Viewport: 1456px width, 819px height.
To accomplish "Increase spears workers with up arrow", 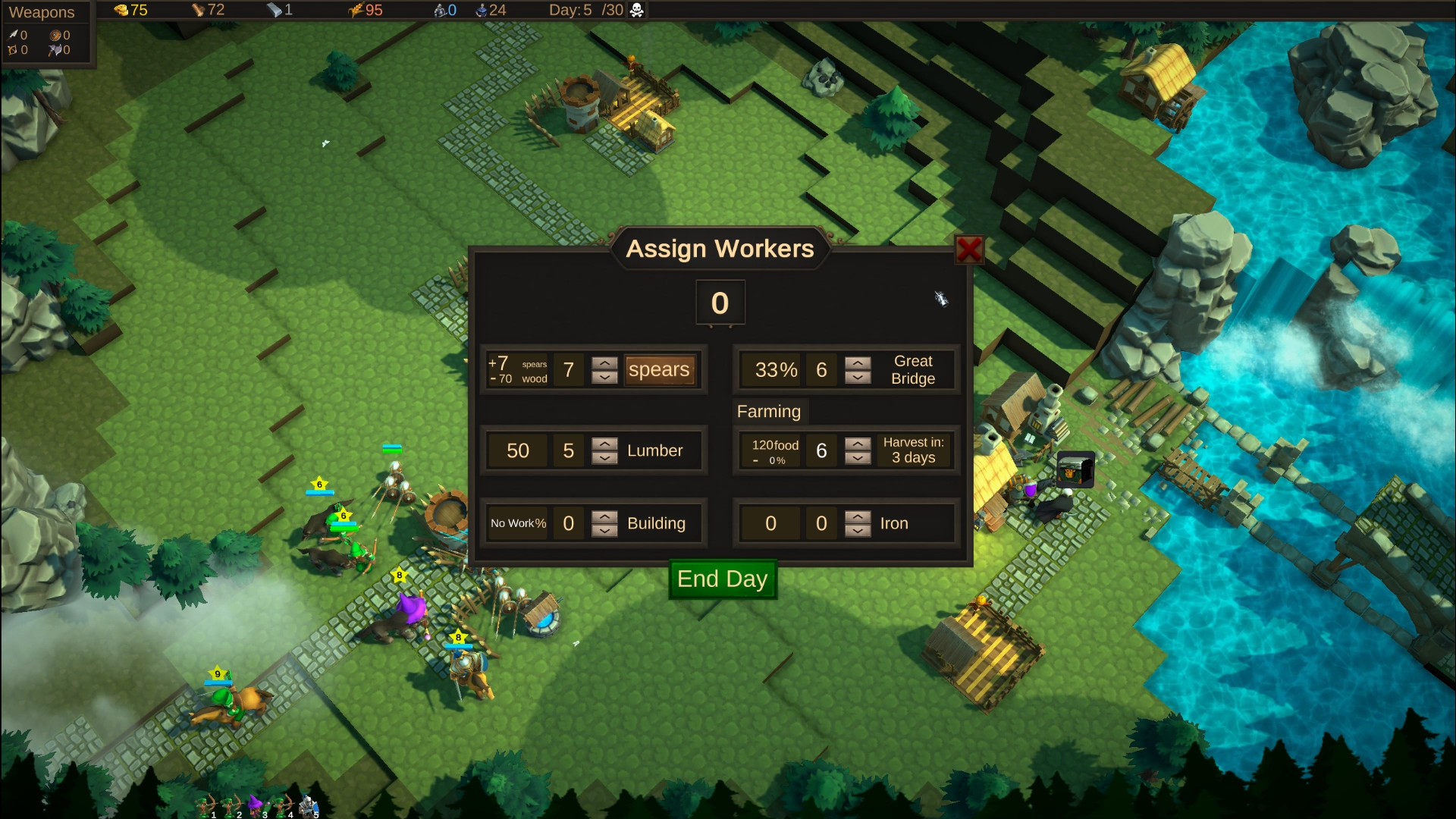I will click(x=604, y=363).
